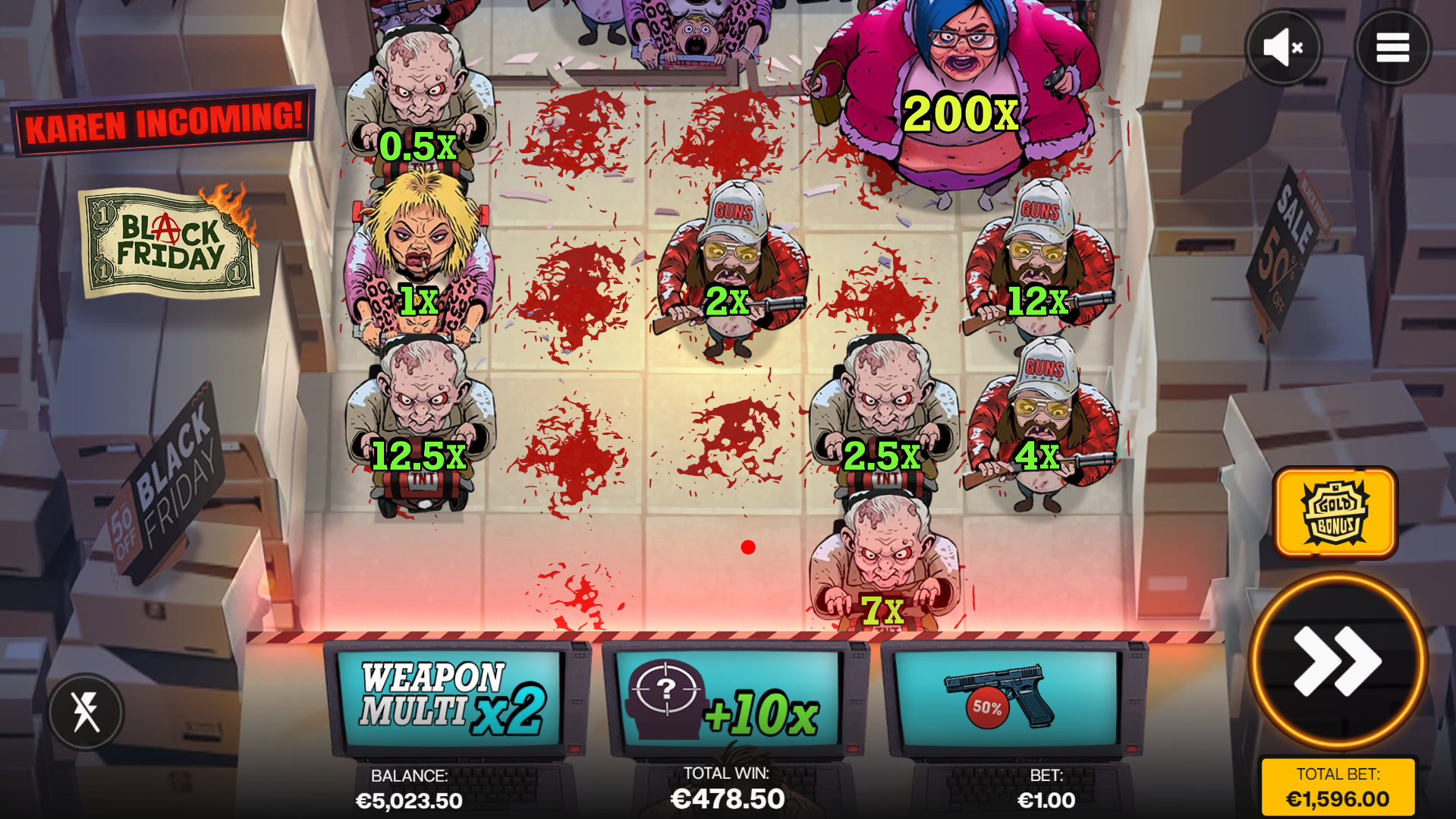The height and width of the screenshot is (819, 1456).
Task: Open the Total Bet amount selector
Action: [1338, 787]
